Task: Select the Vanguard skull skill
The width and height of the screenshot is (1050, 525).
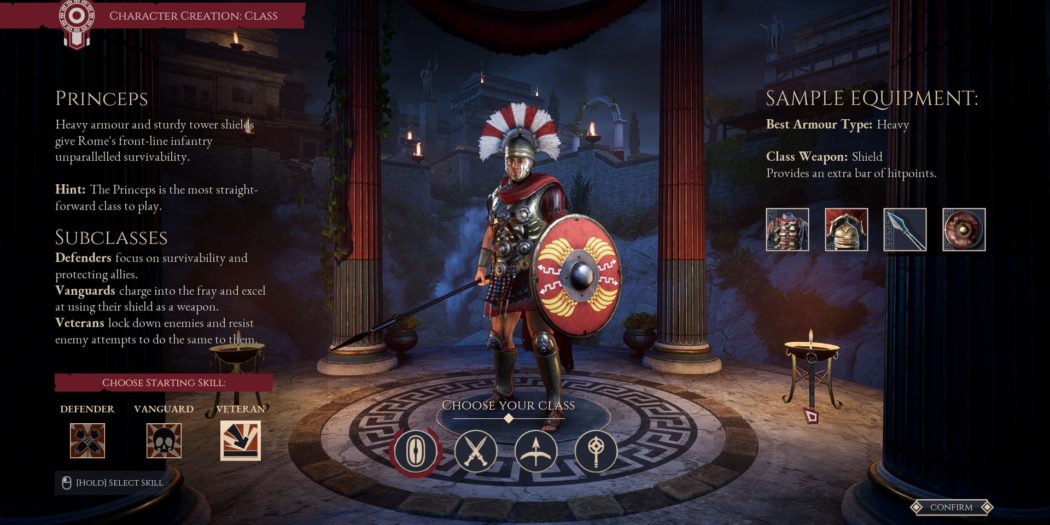Action: point(164,440)
